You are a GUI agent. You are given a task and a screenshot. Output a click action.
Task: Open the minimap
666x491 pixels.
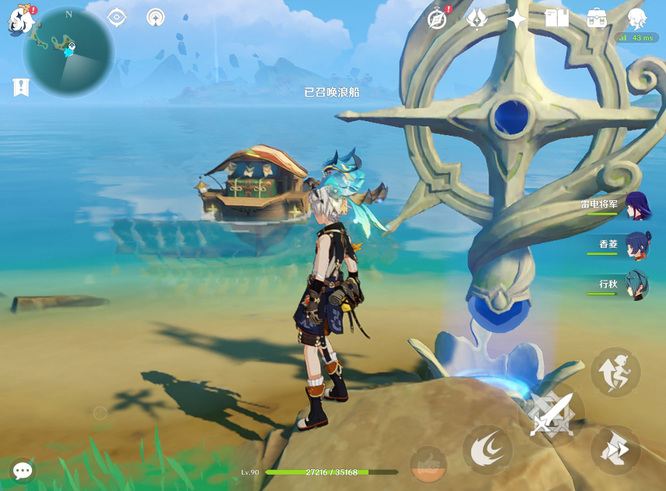click(67, 51)
